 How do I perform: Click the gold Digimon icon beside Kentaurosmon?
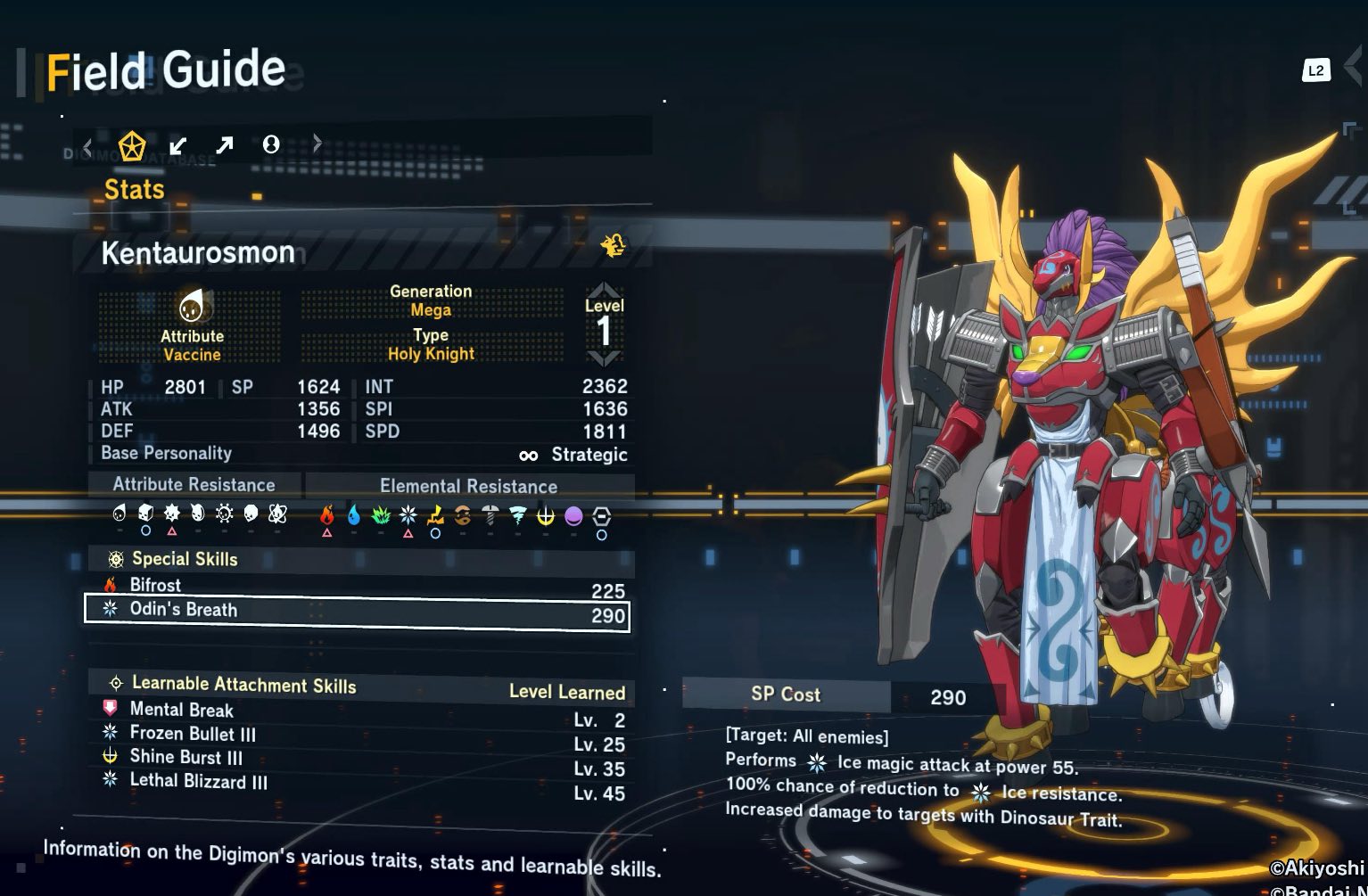tap(613, 245)
